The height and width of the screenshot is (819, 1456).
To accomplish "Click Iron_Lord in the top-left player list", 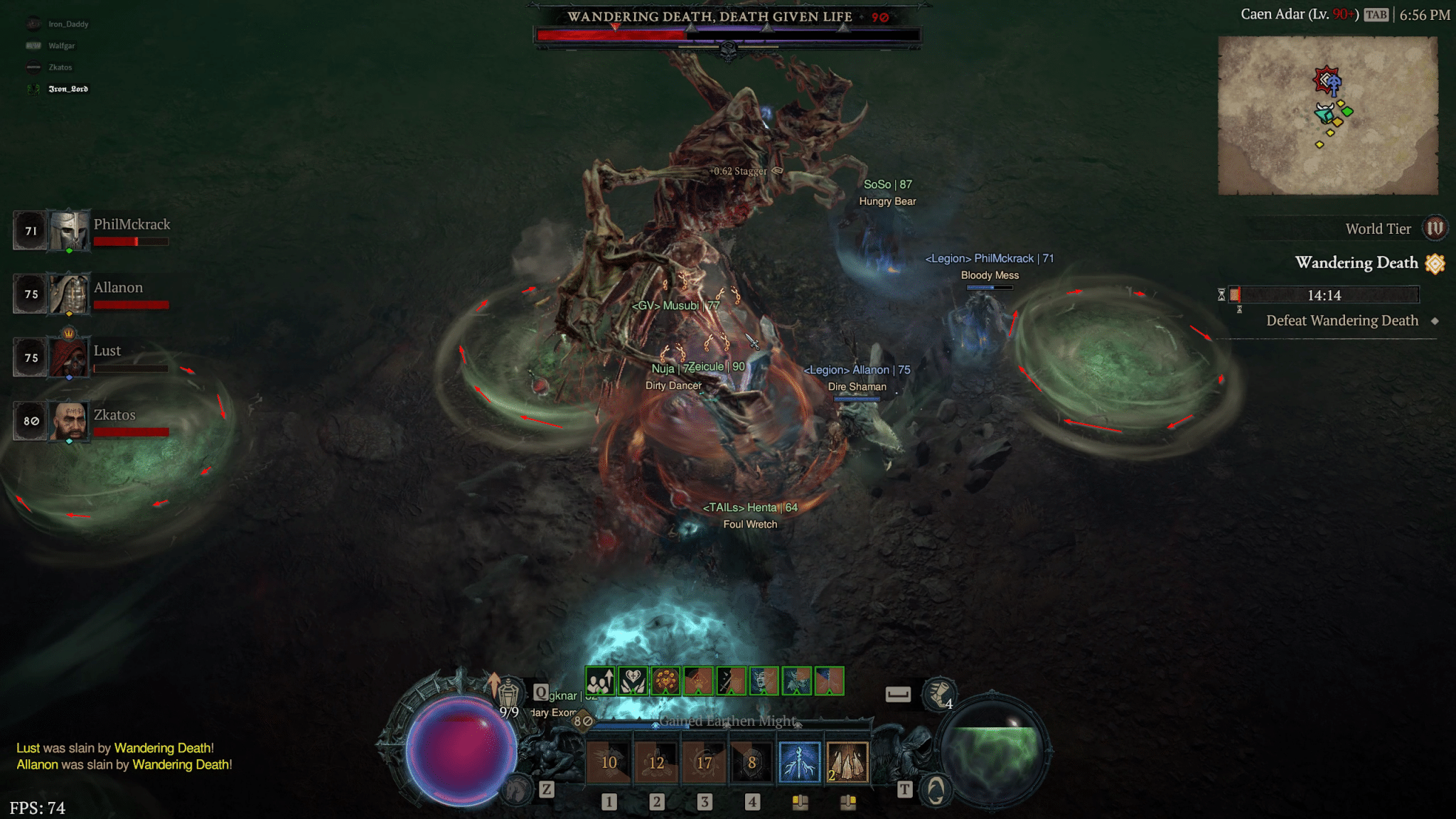I will [x=68, y=89].
